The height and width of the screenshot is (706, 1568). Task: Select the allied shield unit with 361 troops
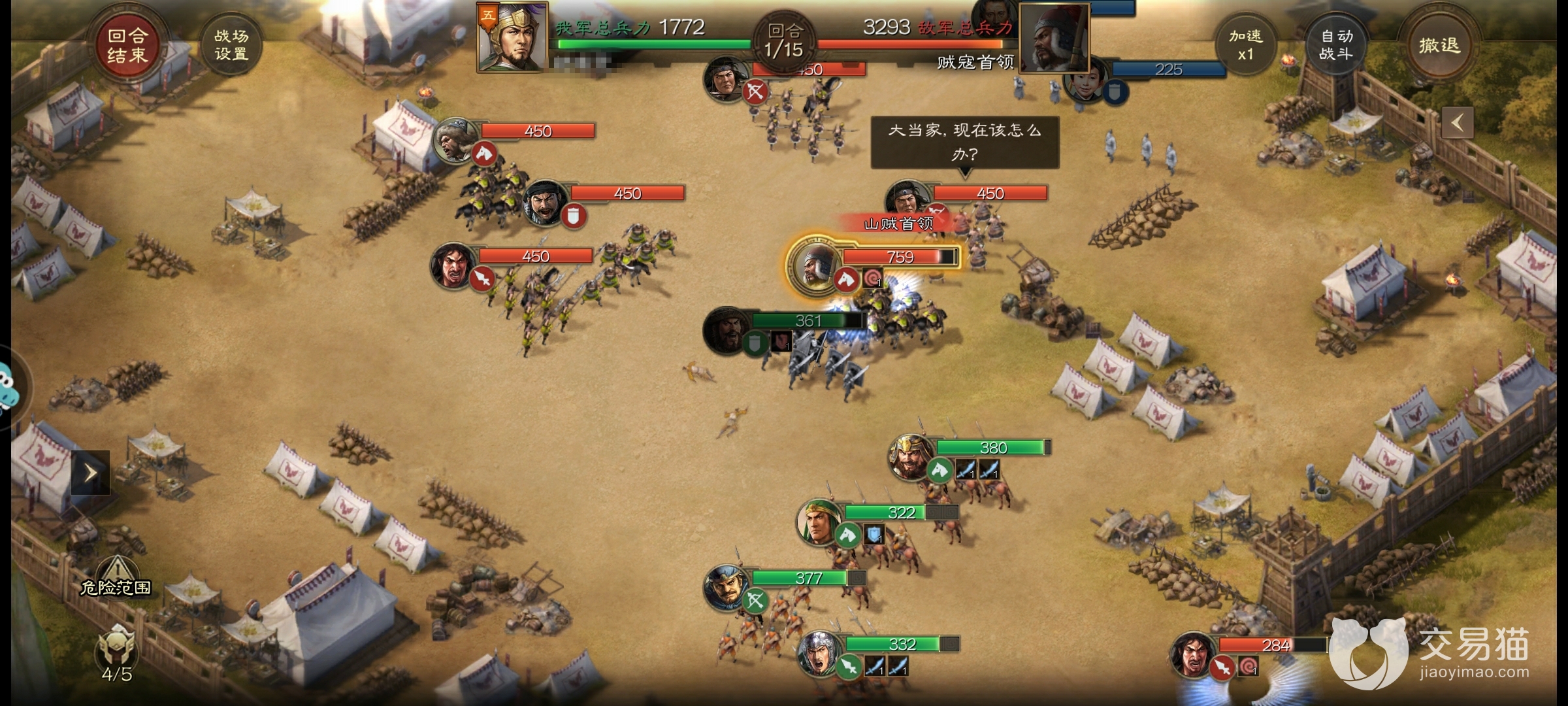pyautogui.click(x=725, y=330)
